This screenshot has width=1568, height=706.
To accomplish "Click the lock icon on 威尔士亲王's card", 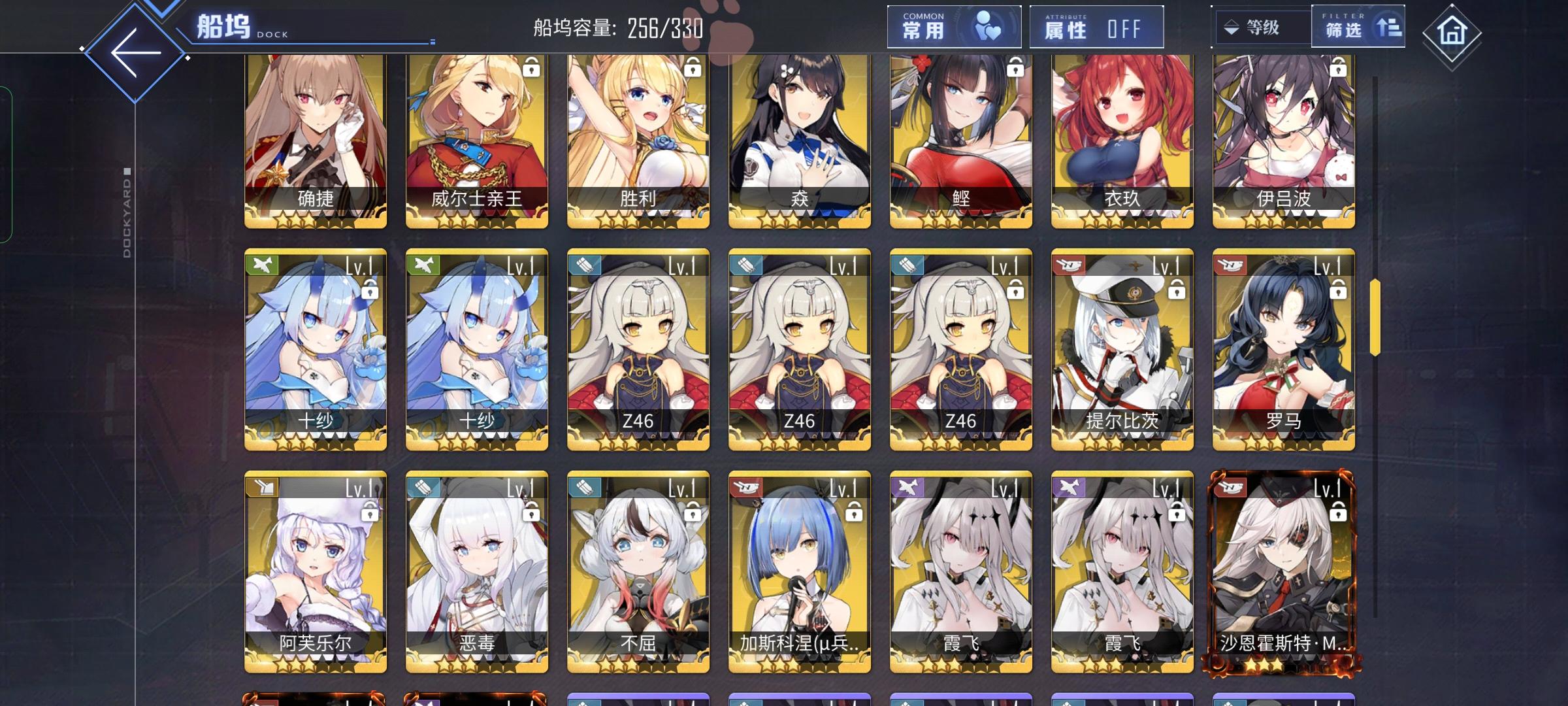I will pyautogui.click(x=530, y=67).
